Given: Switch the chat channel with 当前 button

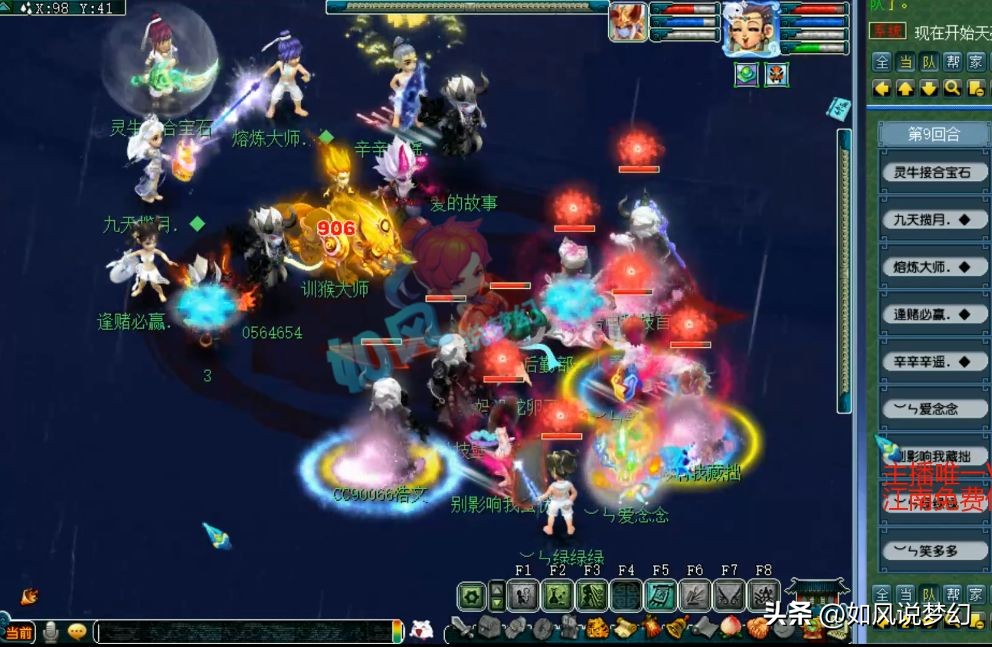Looking at the screenshot, I should pos(18,633).
